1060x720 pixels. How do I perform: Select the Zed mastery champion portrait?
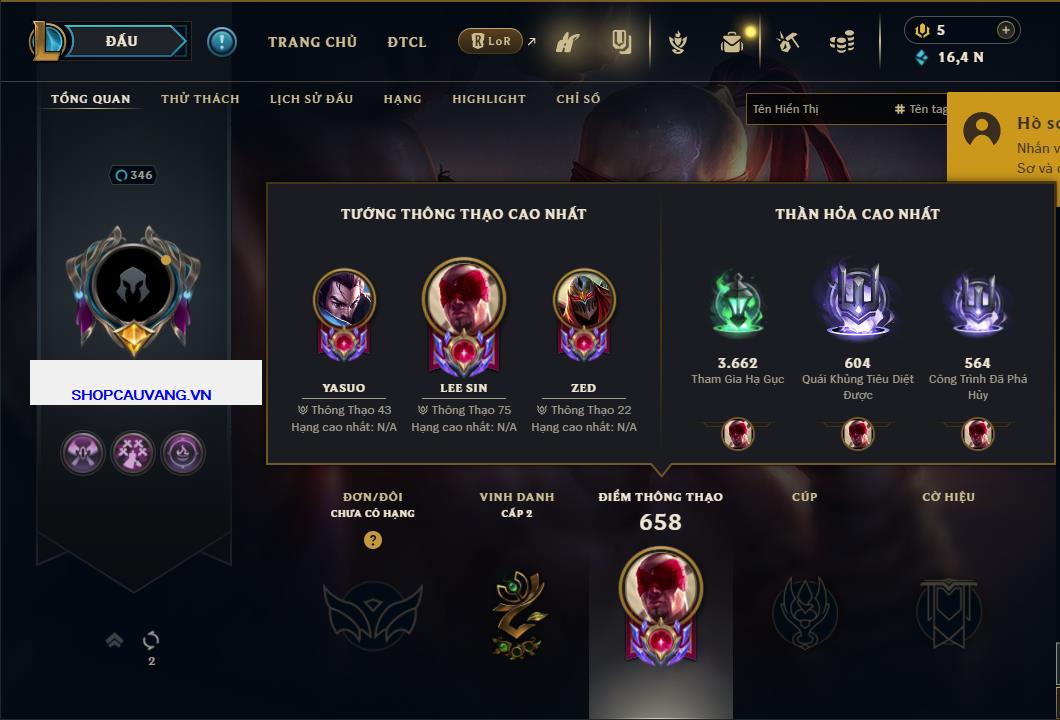click(x=583, y=300)
